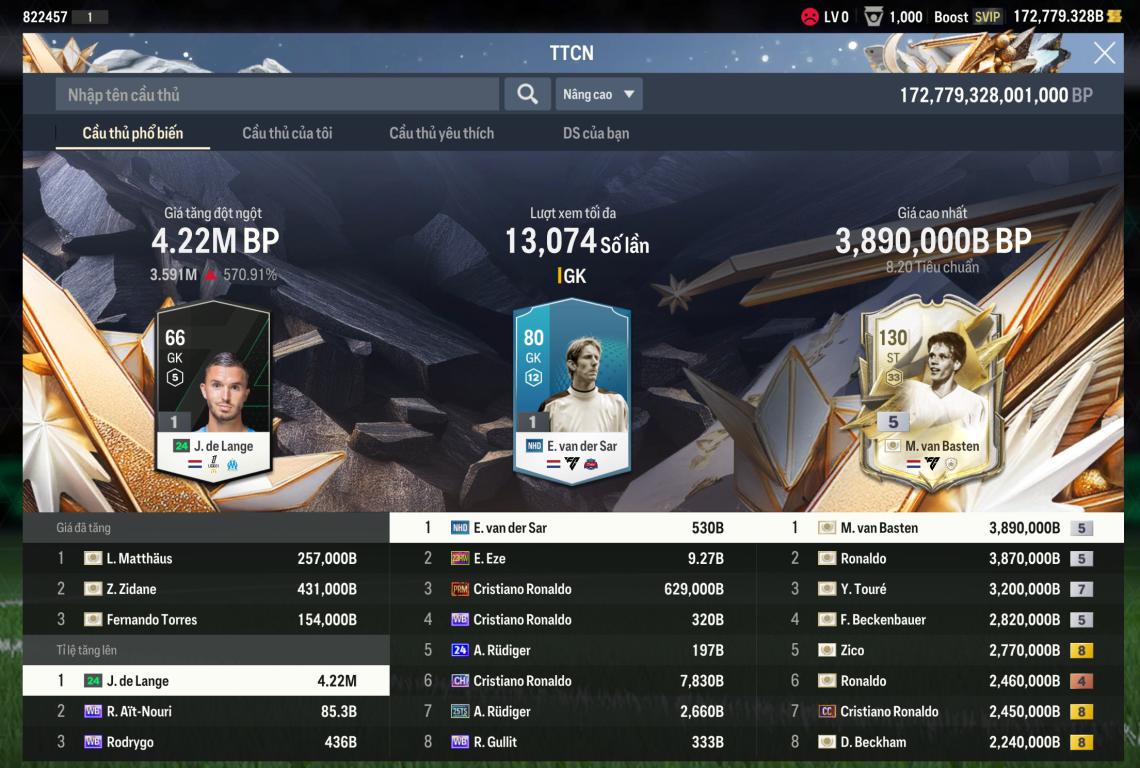Click the magnifying glass search button

coord(527,95)
